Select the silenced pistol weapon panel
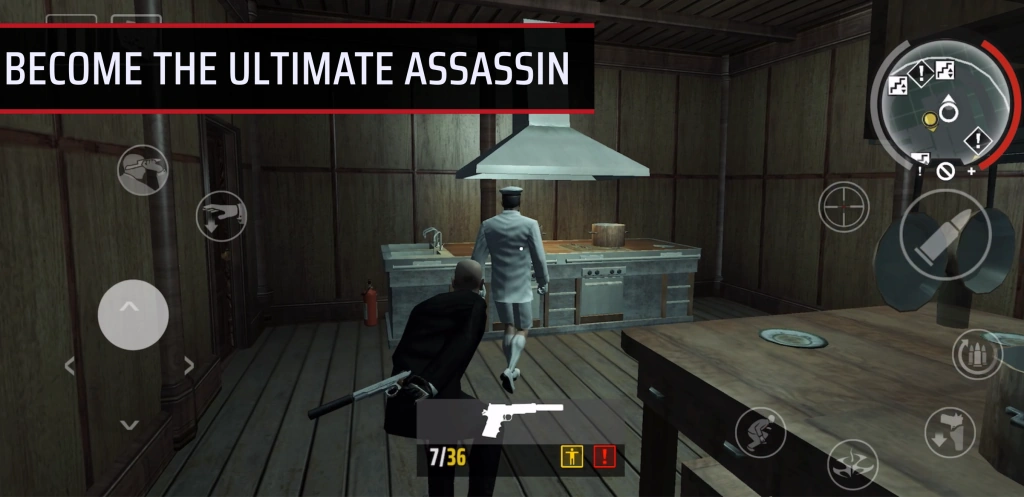The height and width of the screenshot is (497, 1024). (520, 421)
